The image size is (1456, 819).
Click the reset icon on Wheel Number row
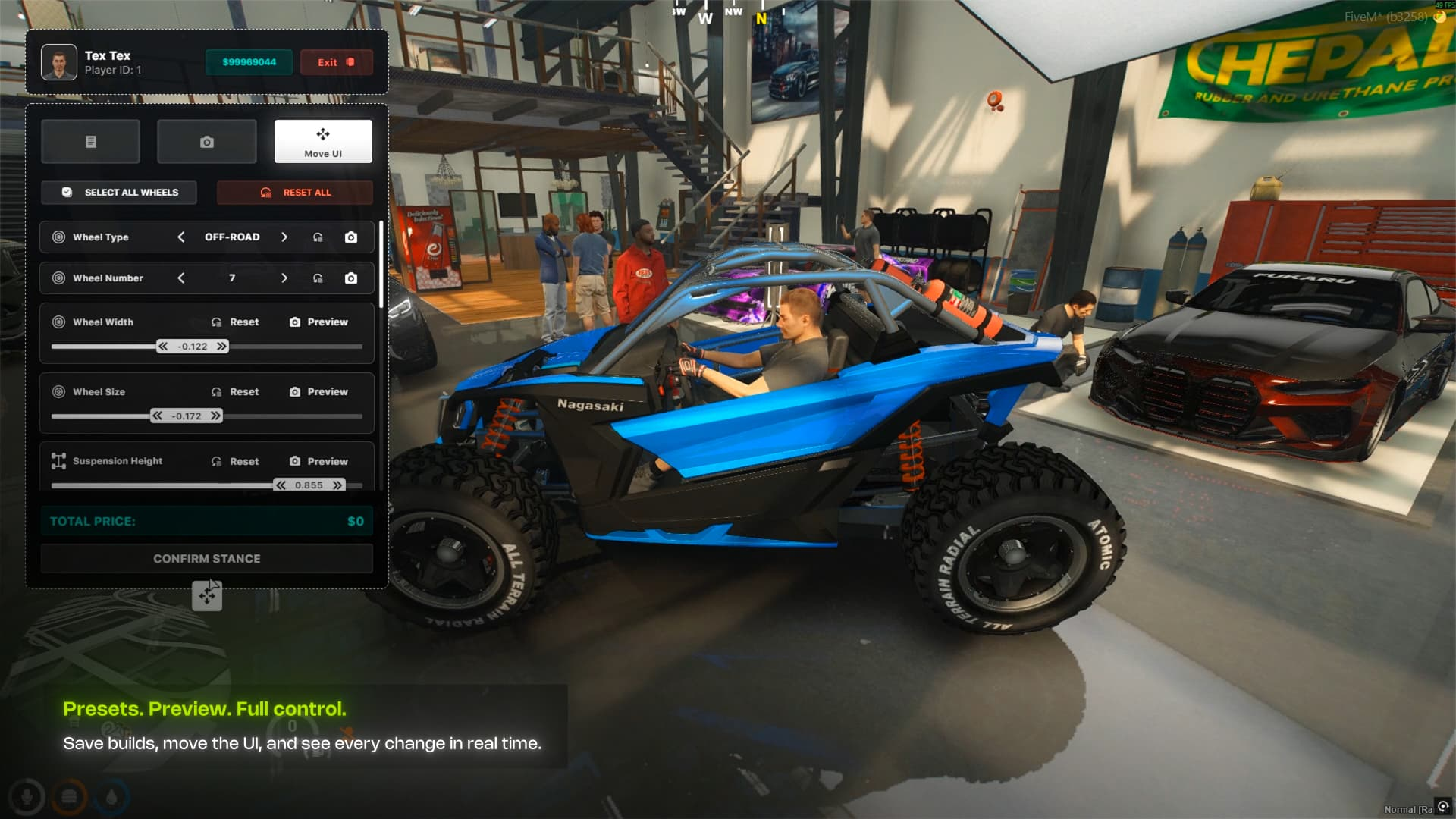[x=319, y=278]
